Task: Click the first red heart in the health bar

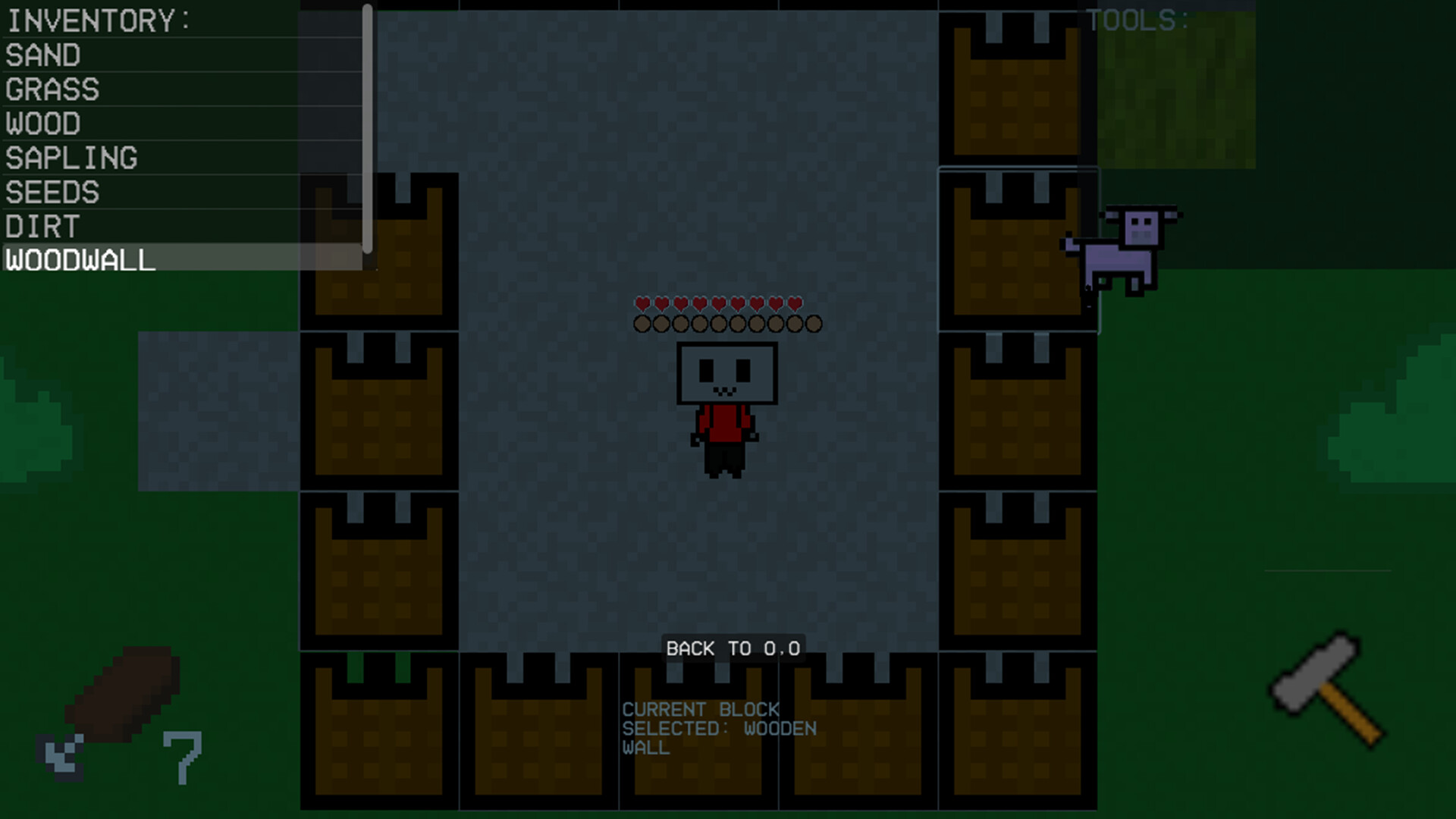Action: pyautogui.click(x=641, y=302)
